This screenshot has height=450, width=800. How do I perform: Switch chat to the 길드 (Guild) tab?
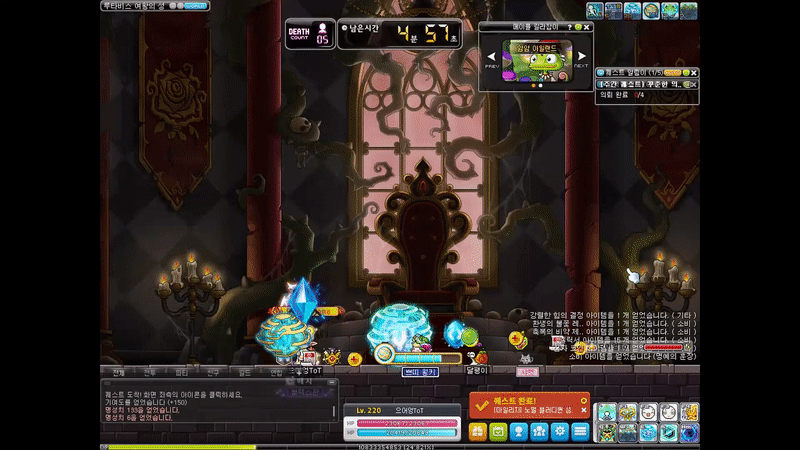(x=244, y=372)
